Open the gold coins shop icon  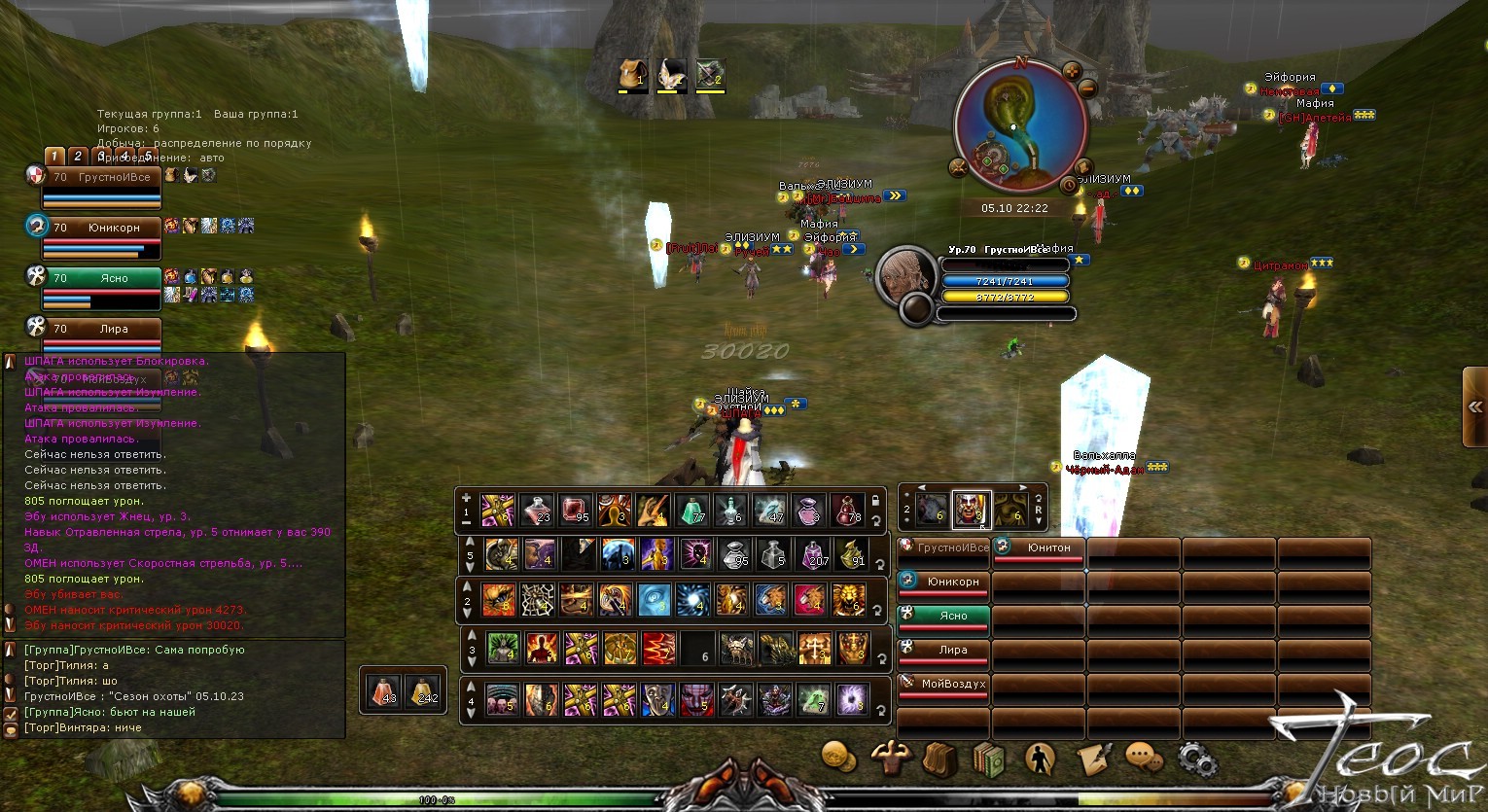[838, 756]
